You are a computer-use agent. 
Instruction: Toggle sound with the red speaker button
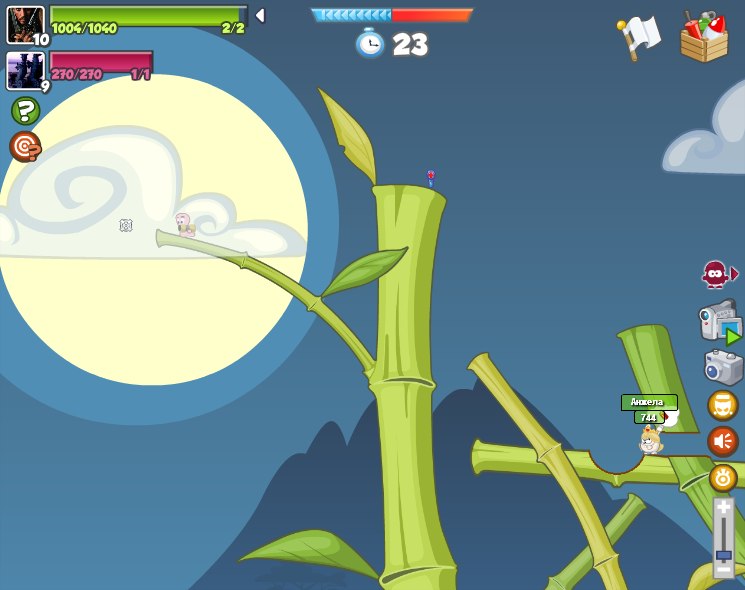pos(723,441)
